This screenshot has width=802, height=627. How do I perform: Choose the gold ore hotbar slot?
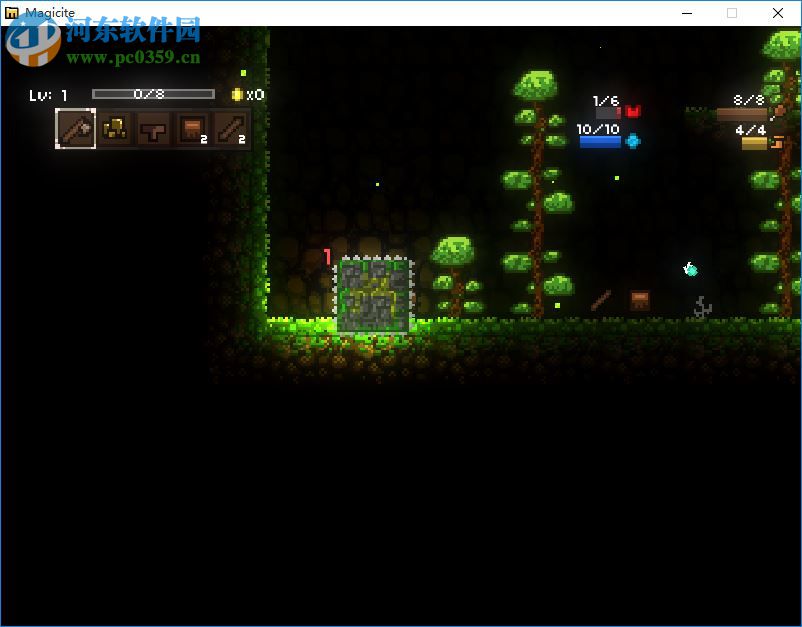(115, 129)
